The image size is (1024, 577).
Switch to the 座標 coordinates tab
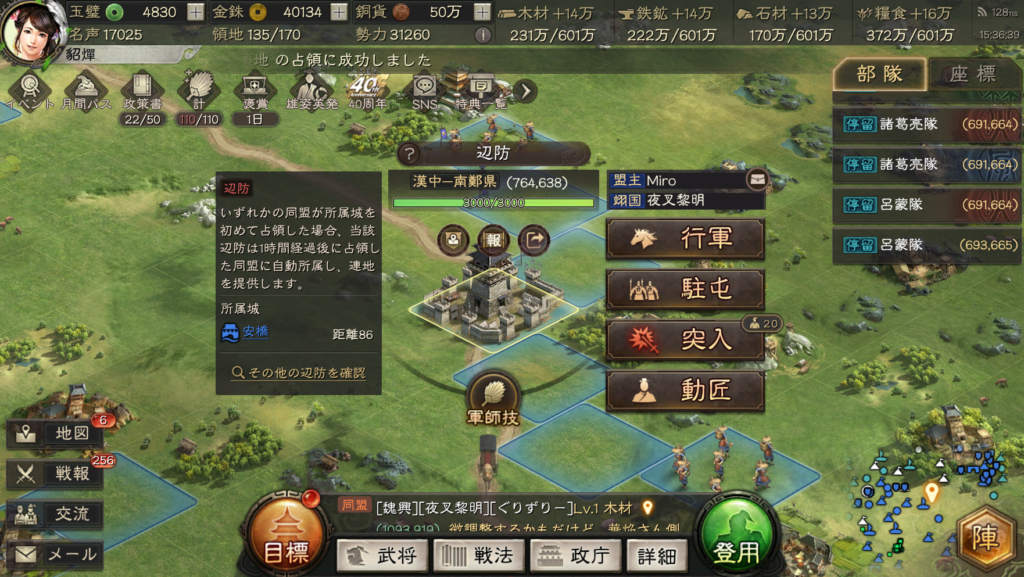click(x=971, y=74)
